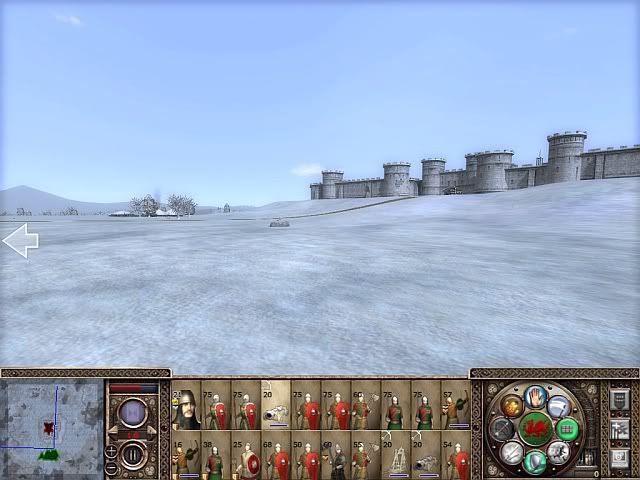Image resolution: width=640 pixels, height=480 pixels.
Task: Zoom in the minimap with plus button
Action: [x=111, y=452]
